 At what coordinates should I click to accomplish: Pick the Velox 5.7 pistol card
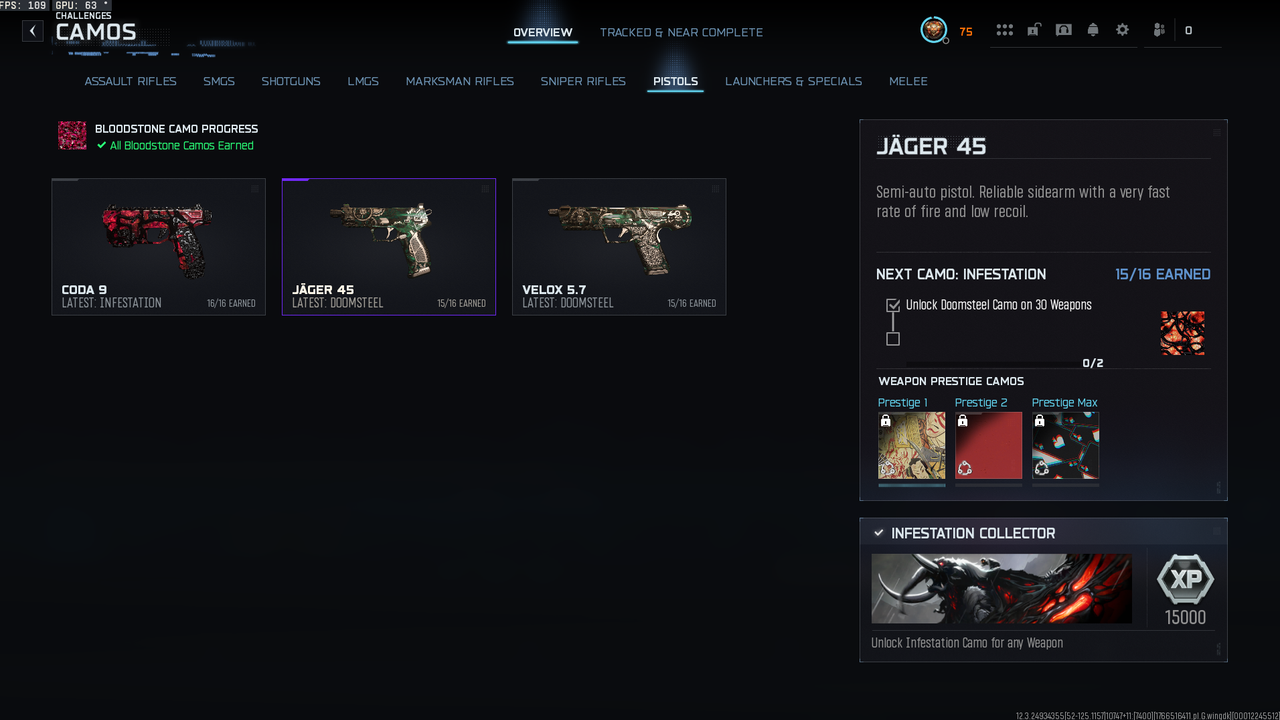618,247
